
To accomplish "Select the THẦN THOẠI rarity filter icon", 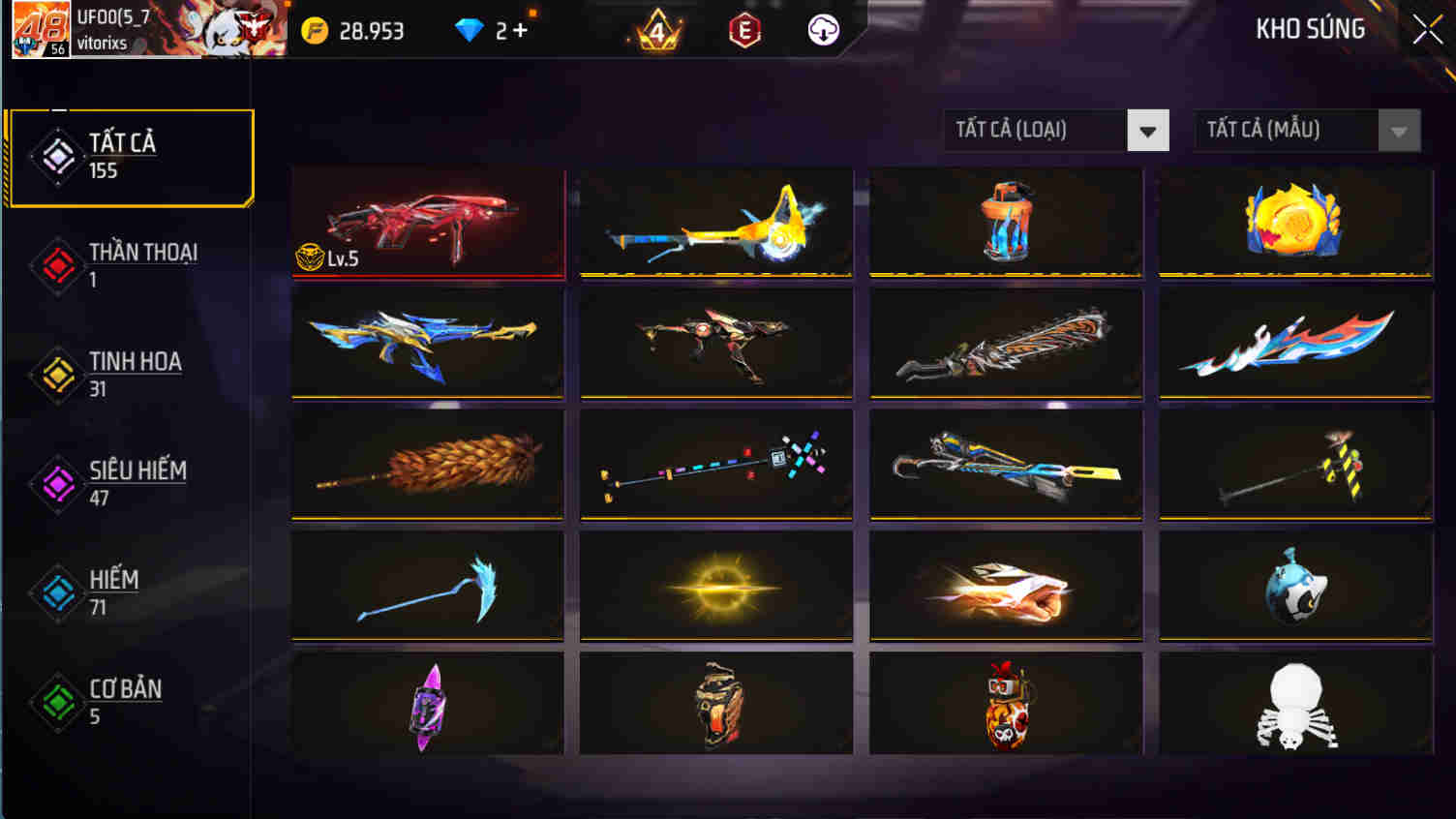I will [x=57, y=266].
